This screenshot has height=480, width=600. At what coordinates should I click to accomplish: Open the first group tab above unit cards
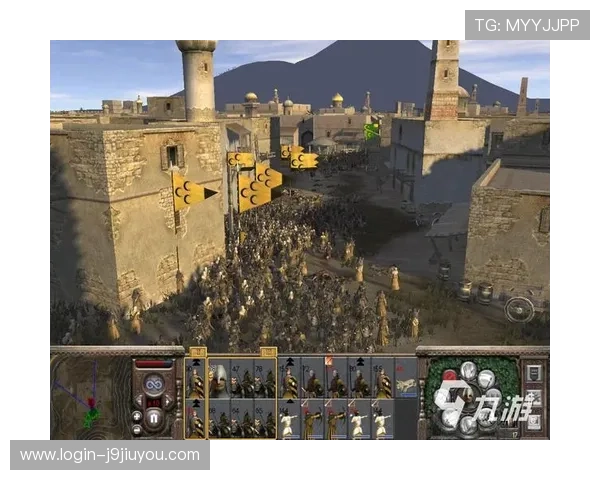tap(197, 352)
